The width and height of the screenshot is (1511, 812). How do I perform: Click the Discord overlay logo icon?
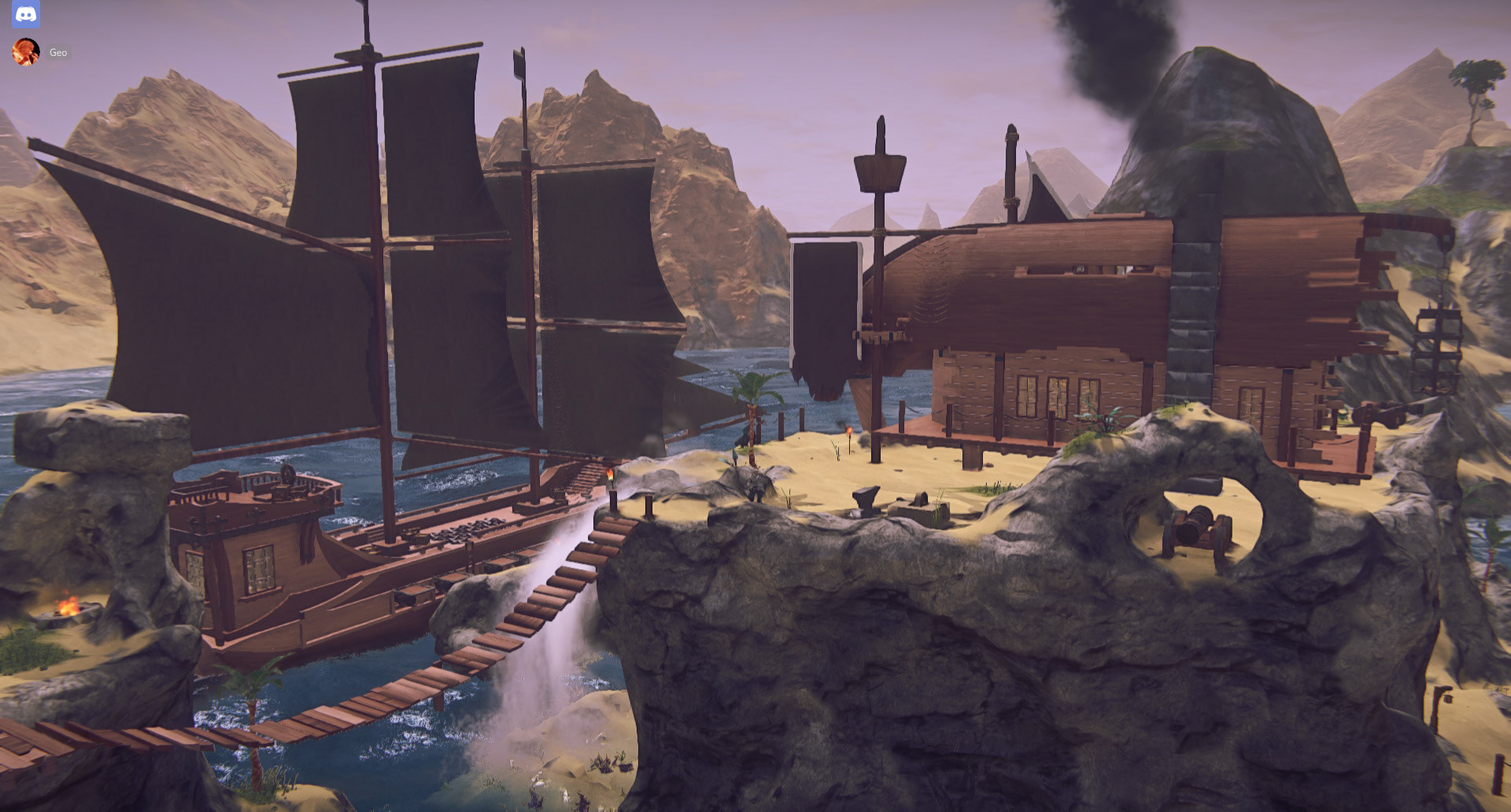point(26,13)
